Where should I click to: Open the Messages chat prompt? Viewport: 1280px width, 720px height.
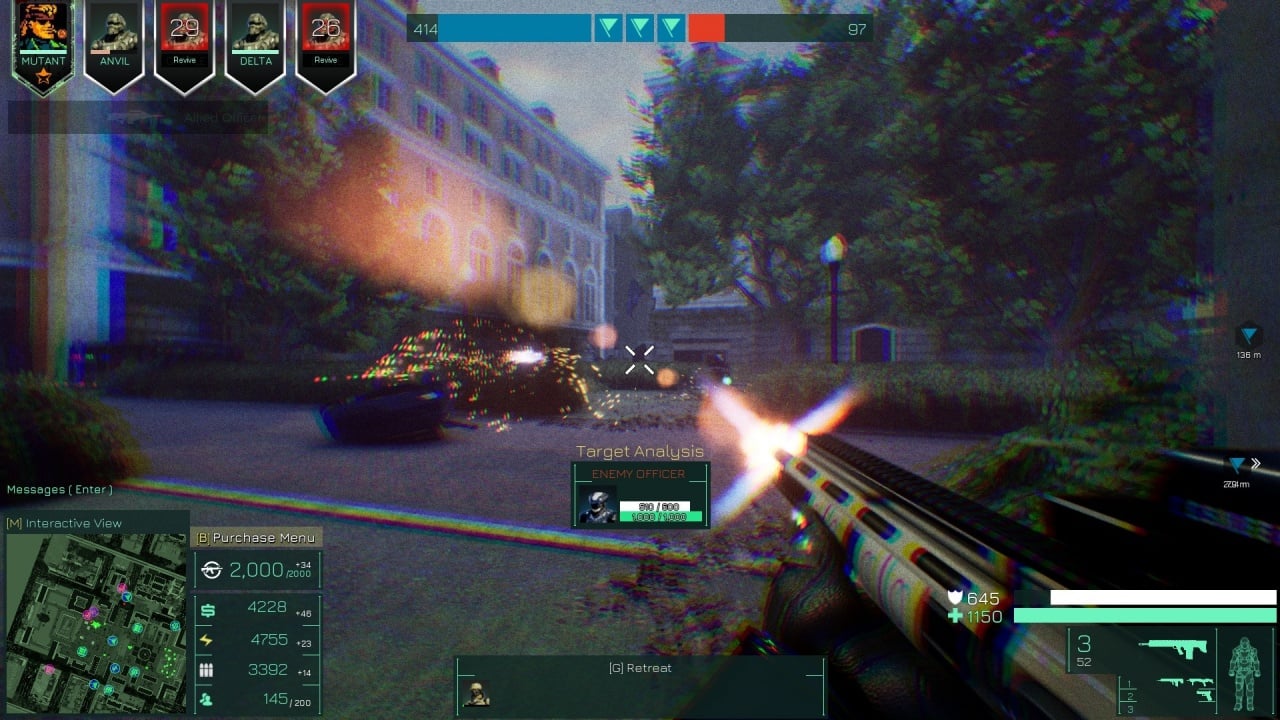[x=60, y=489]
